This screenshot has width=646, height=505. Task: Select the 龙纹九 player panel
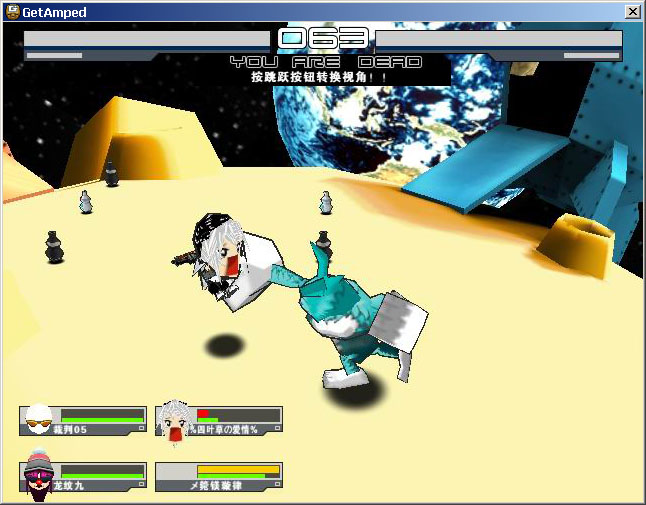[x=83, y=477]
